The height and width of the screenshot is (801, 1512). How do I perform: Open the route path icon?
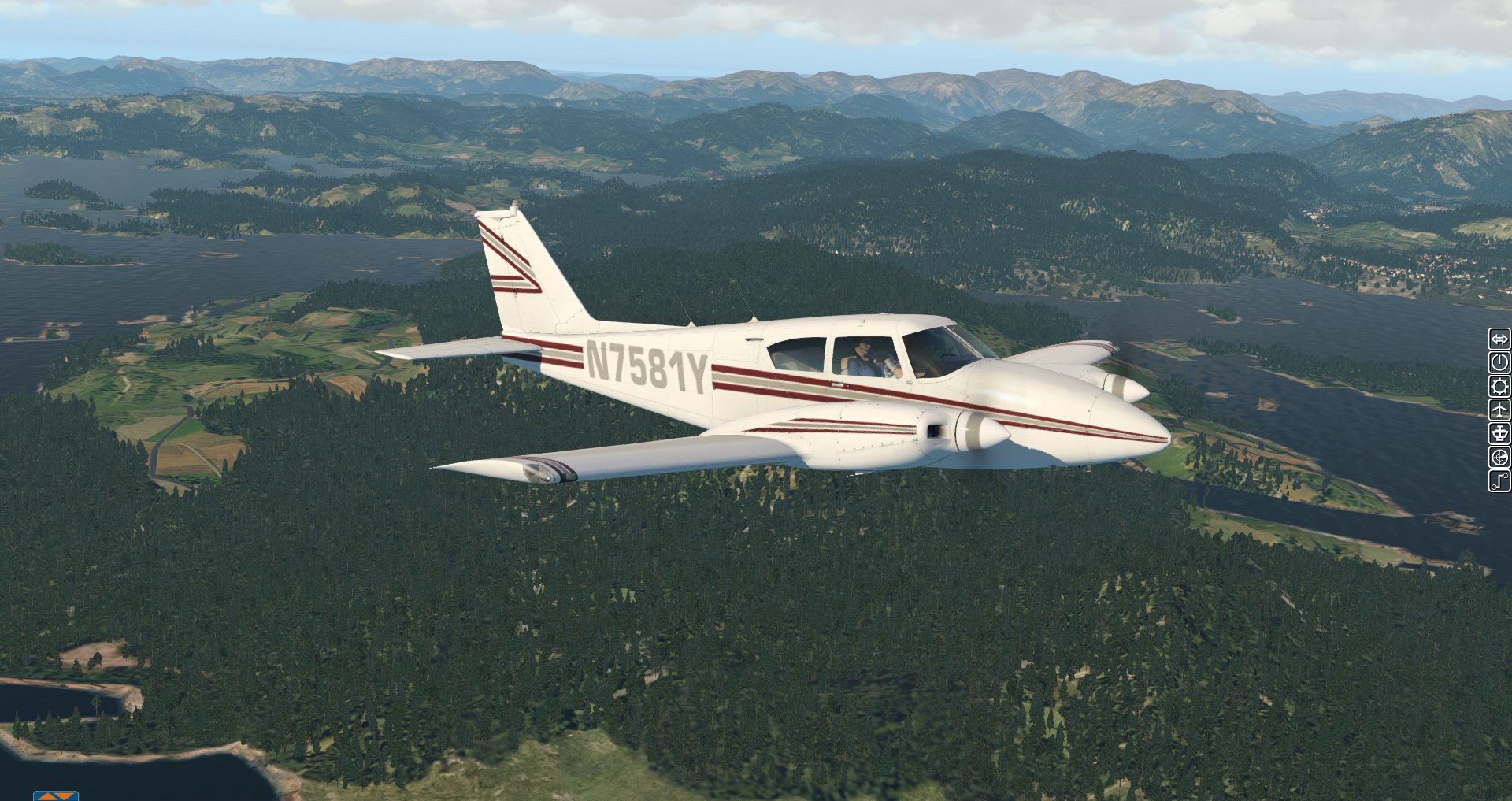pos(1499,481)
